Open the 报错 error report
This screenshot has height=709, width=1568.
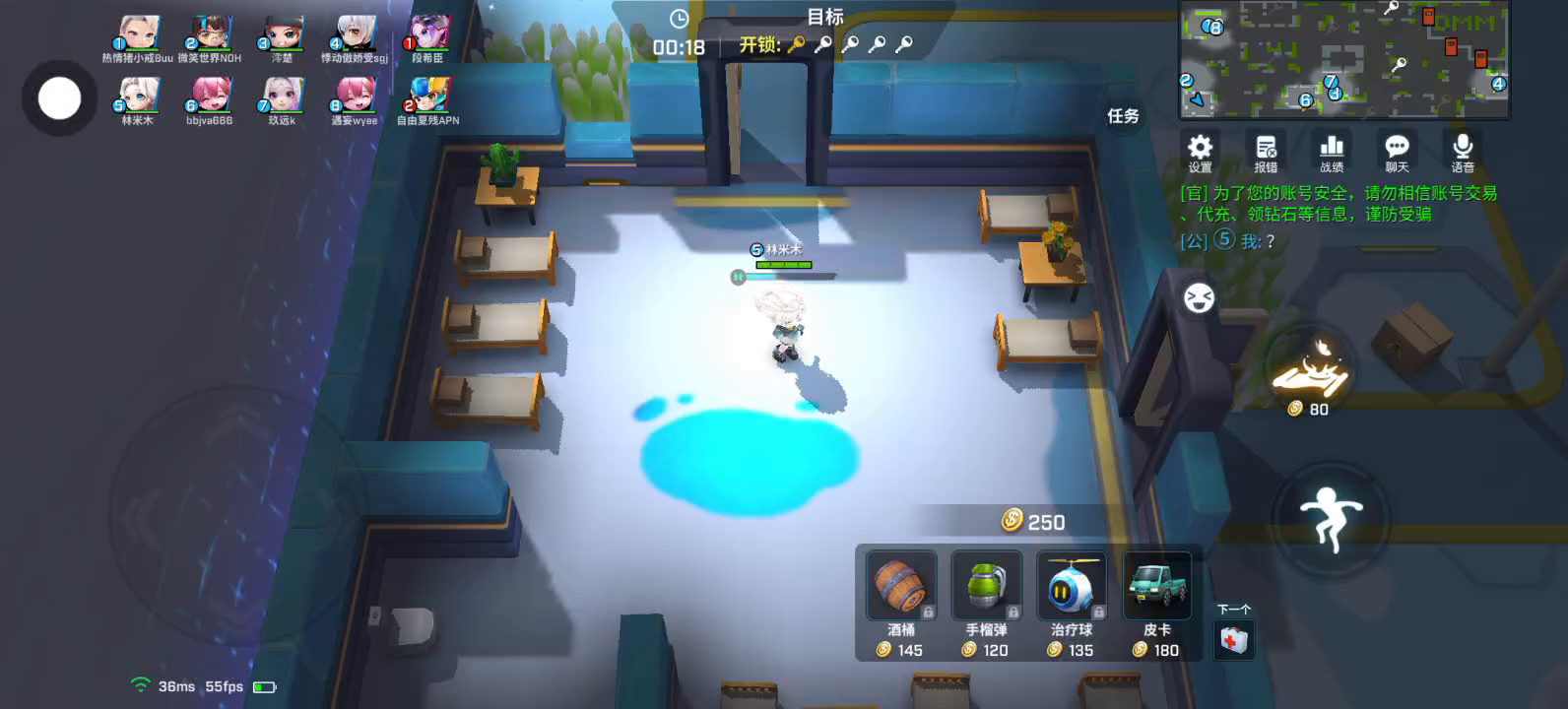[x=1266, y=152]
